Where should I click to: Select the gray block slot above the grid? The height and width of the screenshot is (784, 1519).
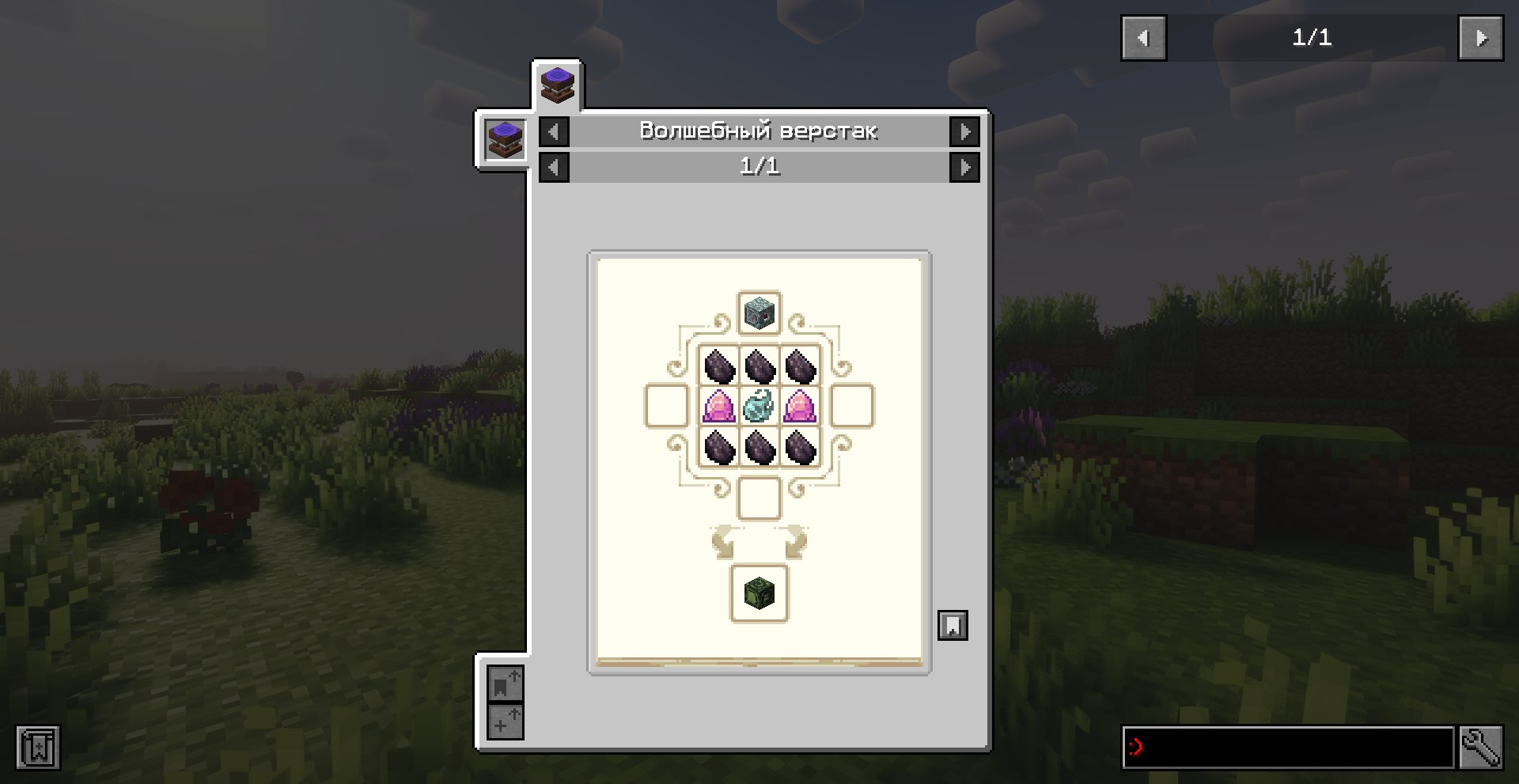coord(759,313)
